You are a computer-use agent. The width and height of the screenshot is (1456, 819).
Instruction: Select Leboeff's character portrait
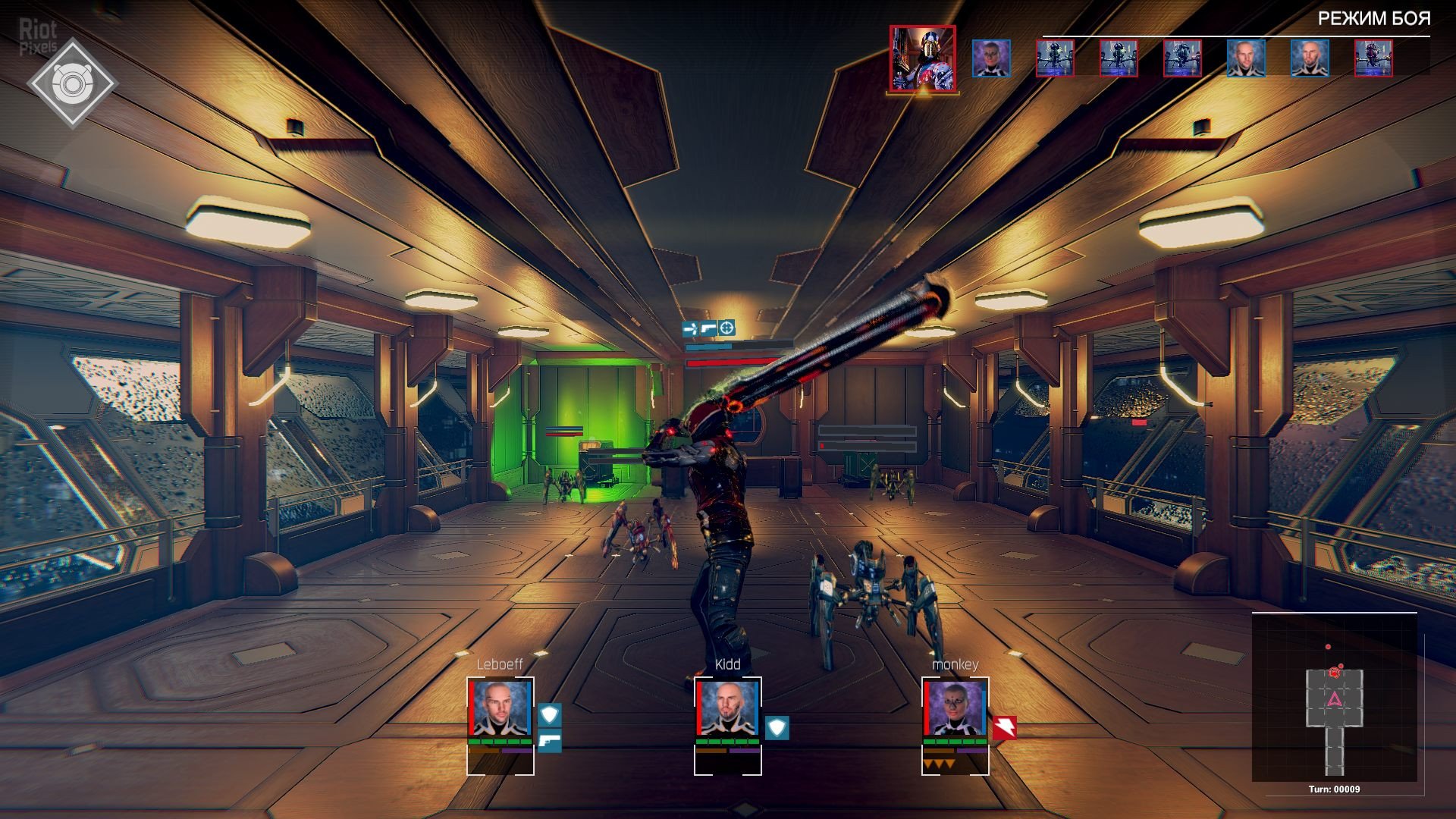click(500, 709)
